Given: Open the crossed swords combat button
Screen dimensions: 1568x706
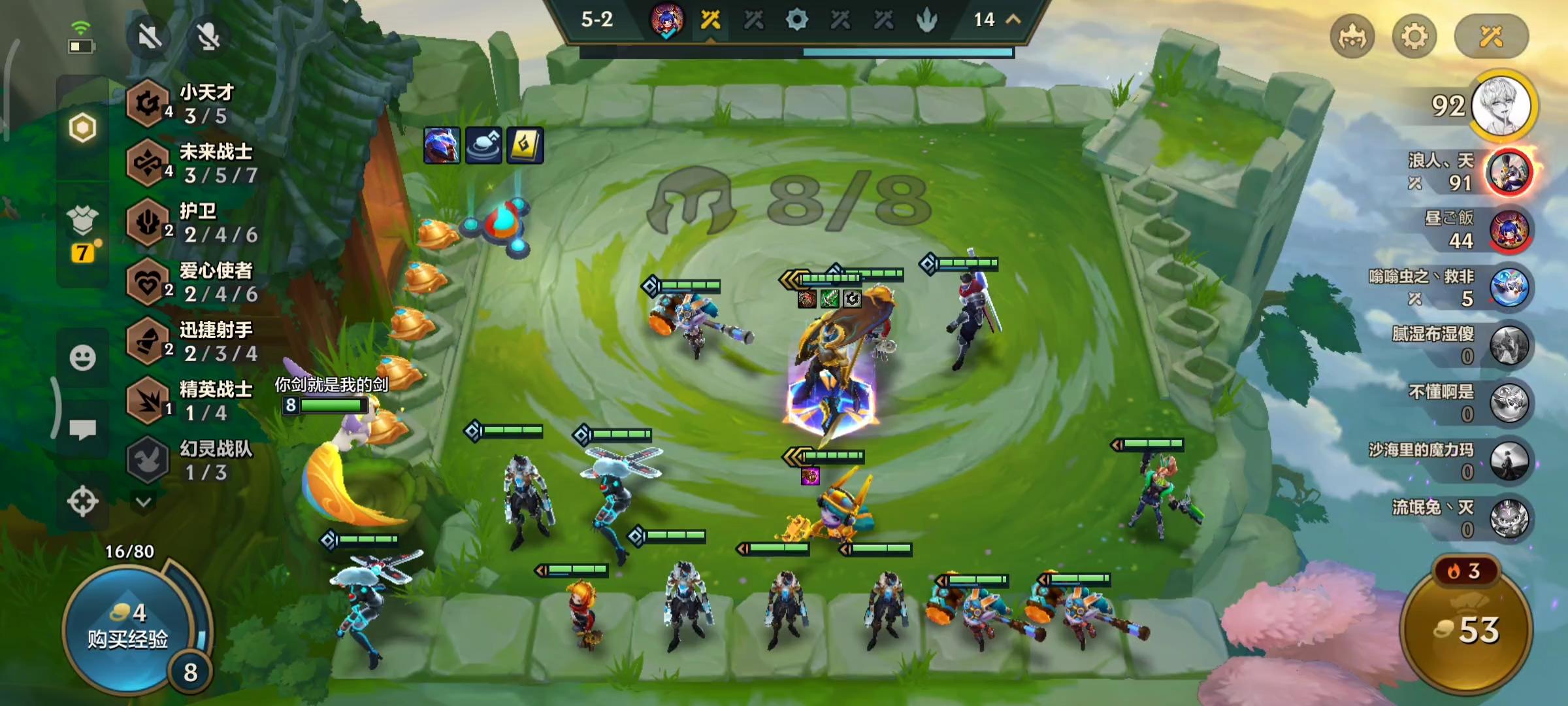Looking at the screenshot, I should point(1491,37).
